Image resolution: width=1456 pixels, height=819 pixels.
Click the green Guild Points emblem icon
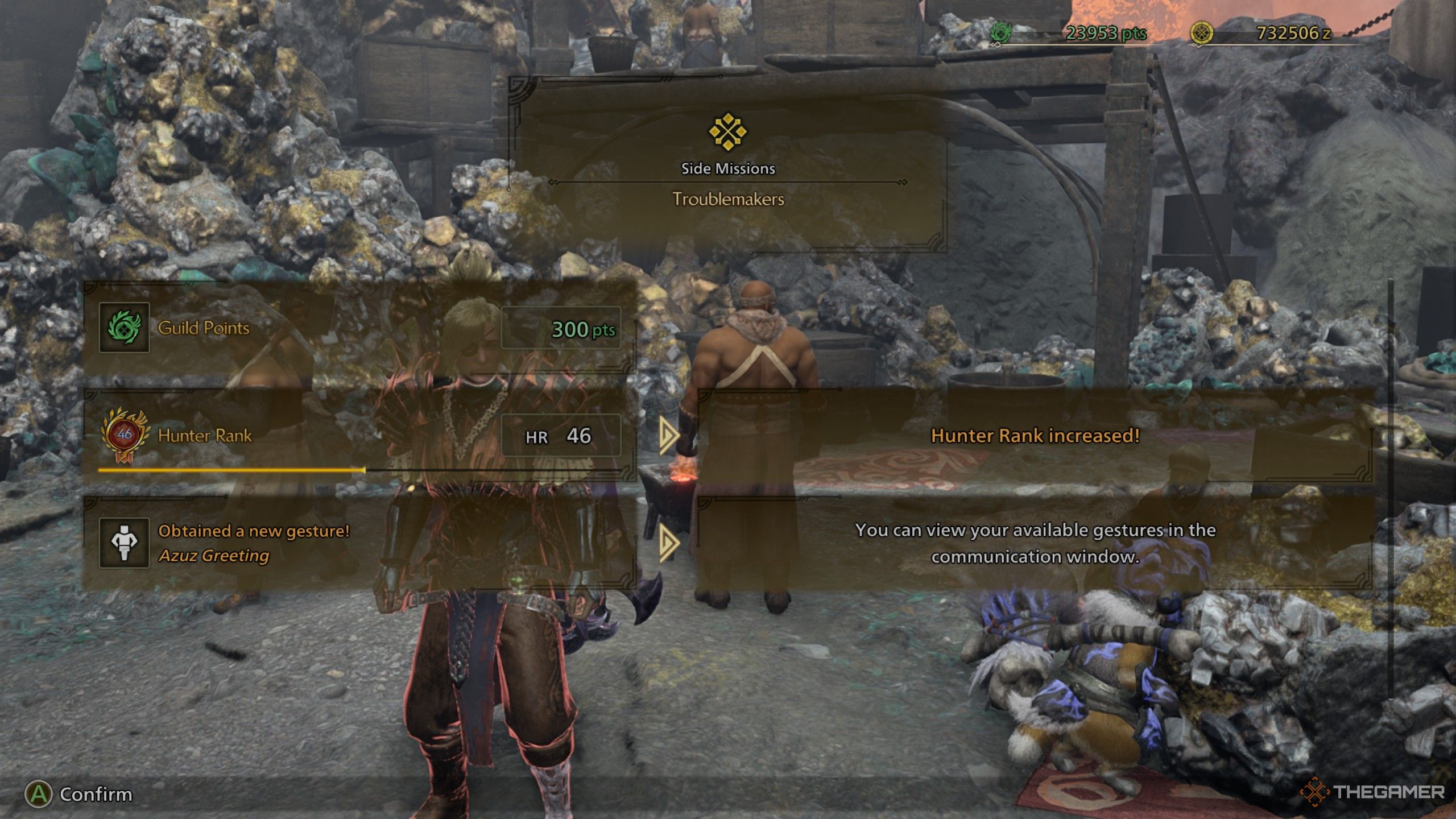point(124,328)
